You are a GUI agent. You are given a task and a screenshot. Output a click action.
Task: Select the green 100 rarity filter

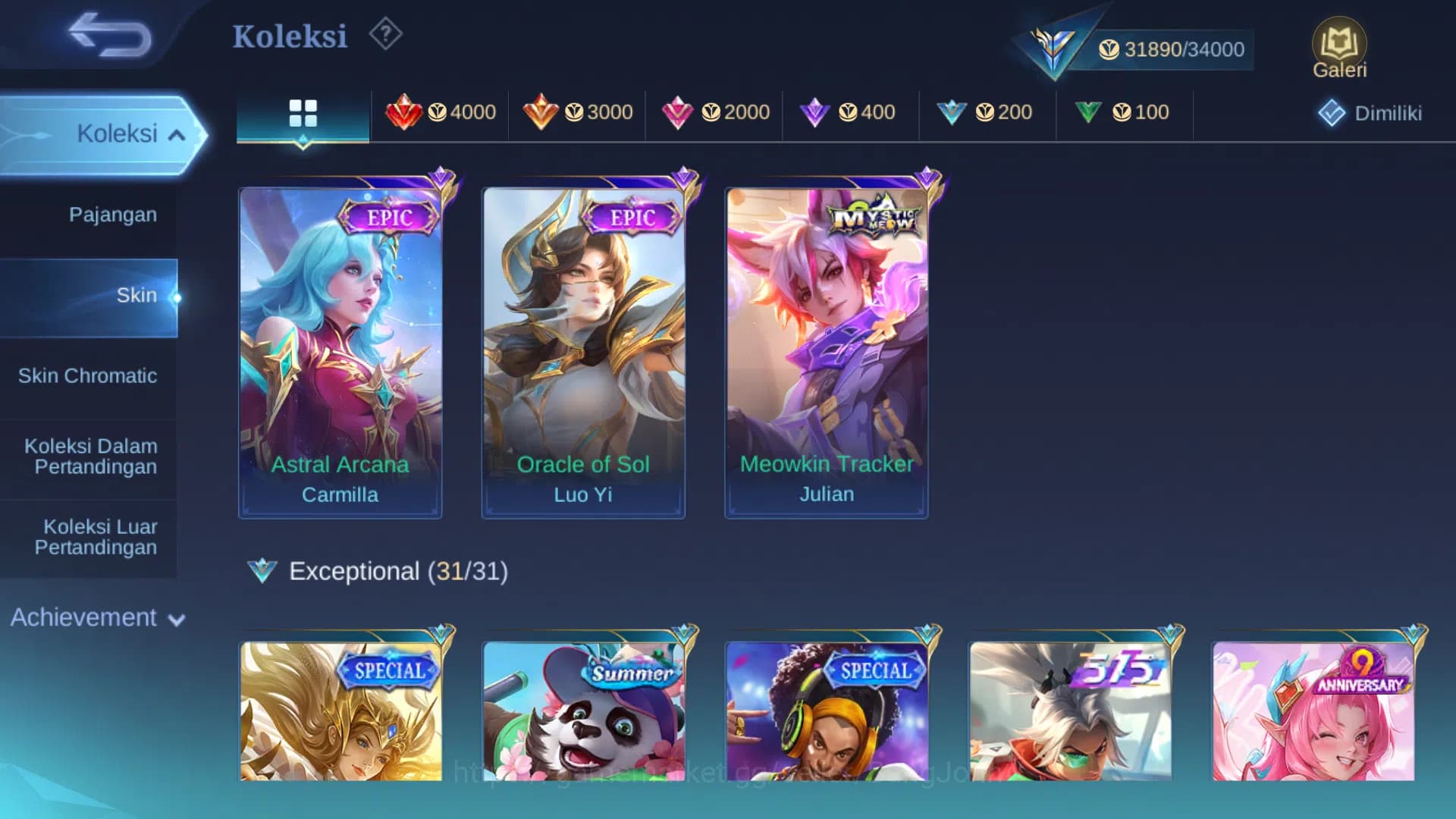pyautogui.click(x=1123, y=112)
